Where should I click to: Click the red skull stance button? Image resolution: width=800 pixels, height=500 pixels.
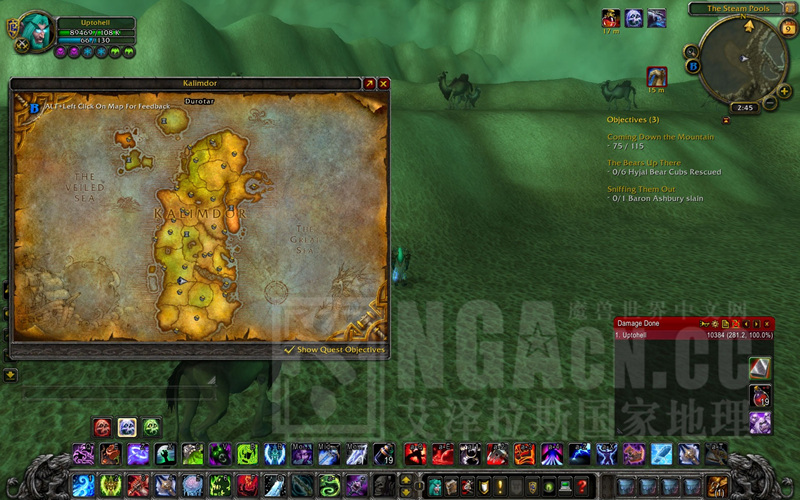point(102,427)
